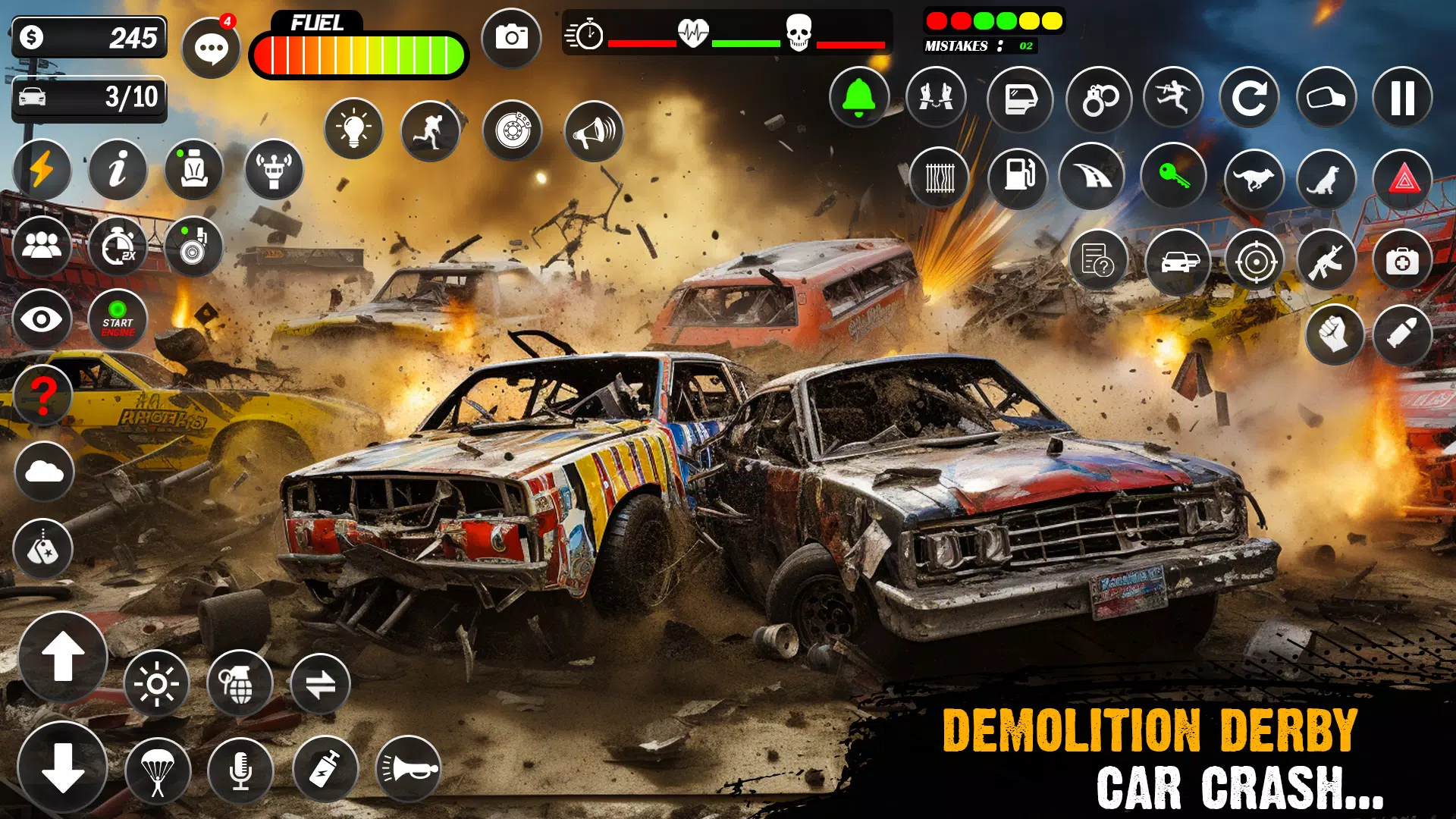Enable the seatbelt toggle
The height and width of the screenshot is (819, 1456).
click(x=195, y=170)
